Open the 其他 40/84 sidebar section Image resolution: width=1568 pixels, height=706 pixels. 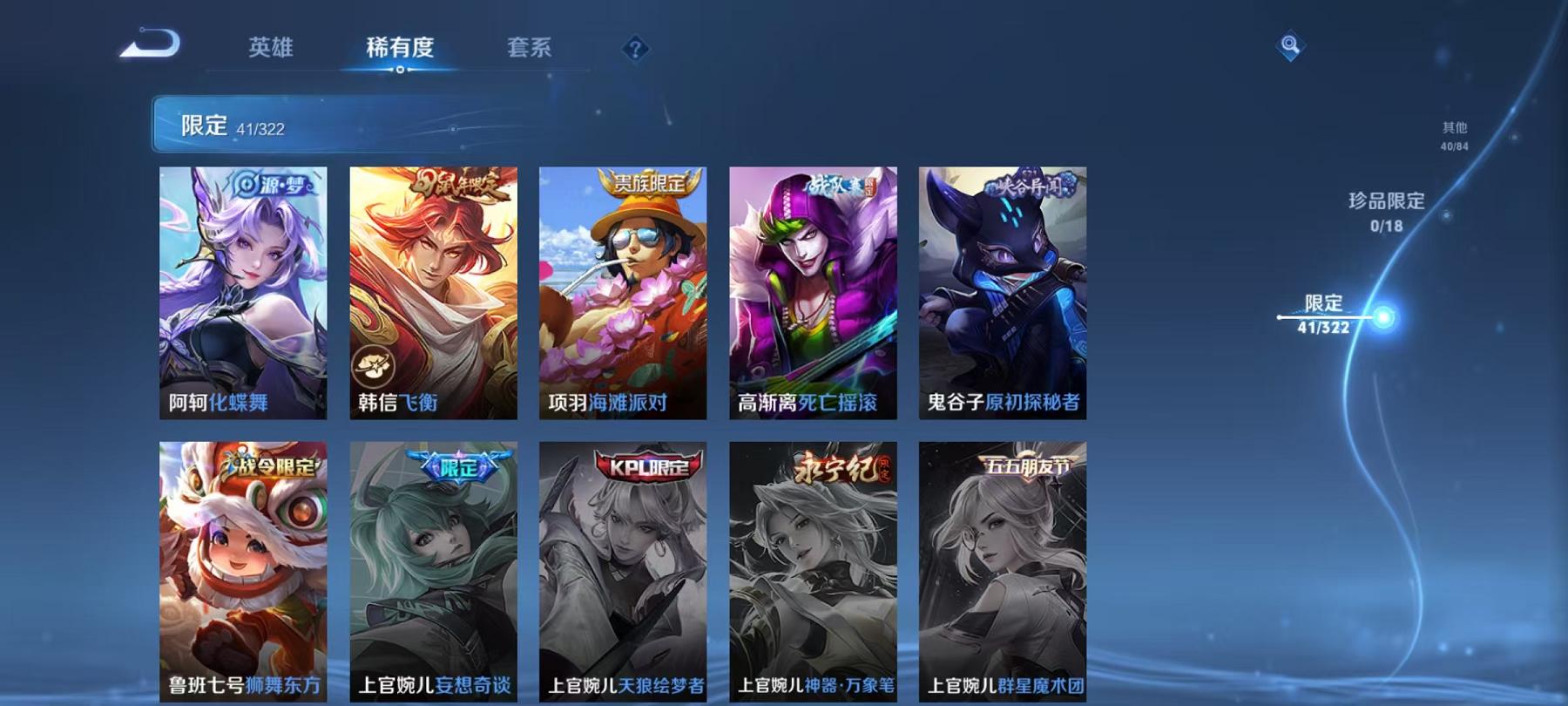pos(1455,135)
